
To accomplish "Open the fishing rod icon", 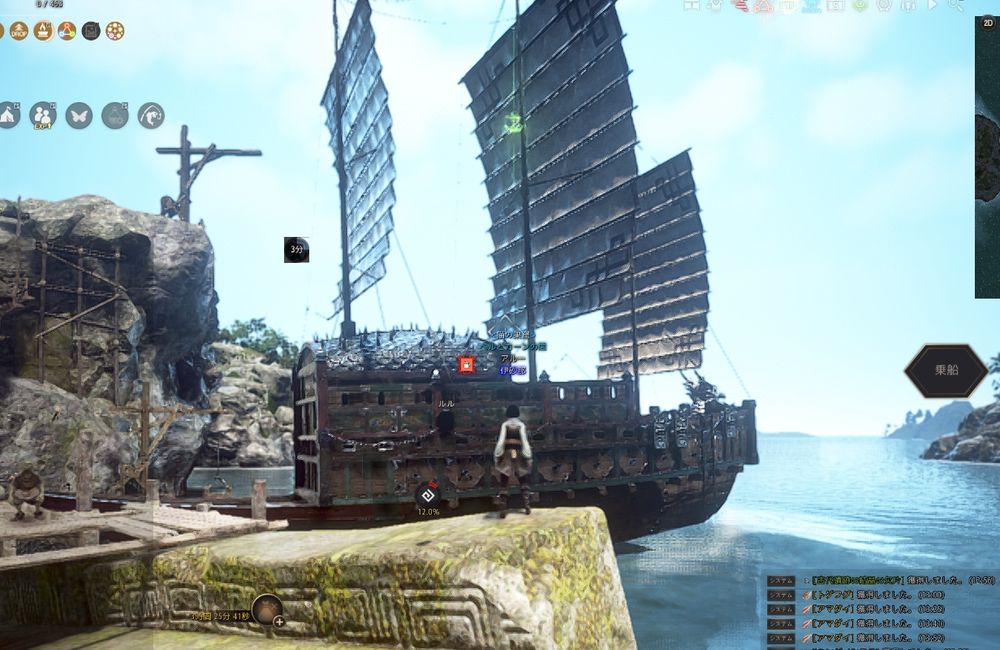I will 151,116.
